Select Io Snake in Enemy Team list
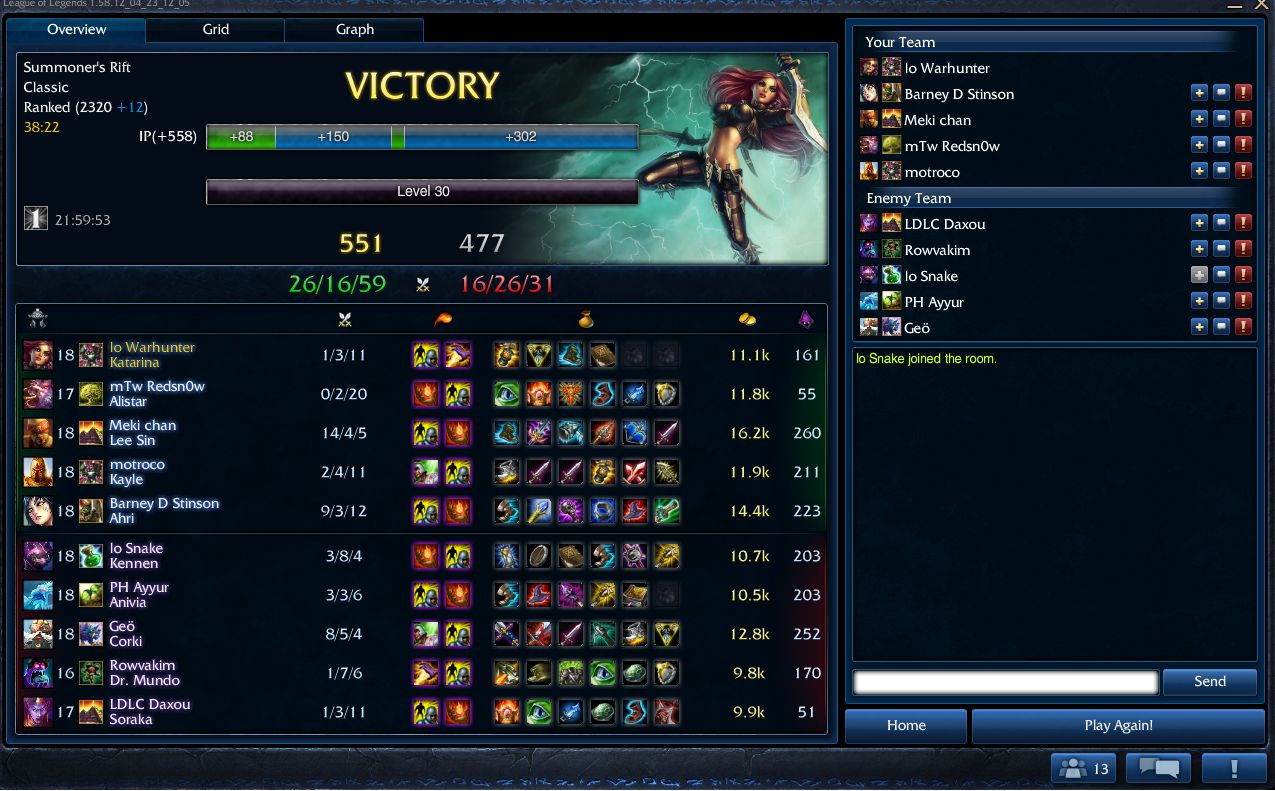The image size is (1275, 791). click(931, 276)
